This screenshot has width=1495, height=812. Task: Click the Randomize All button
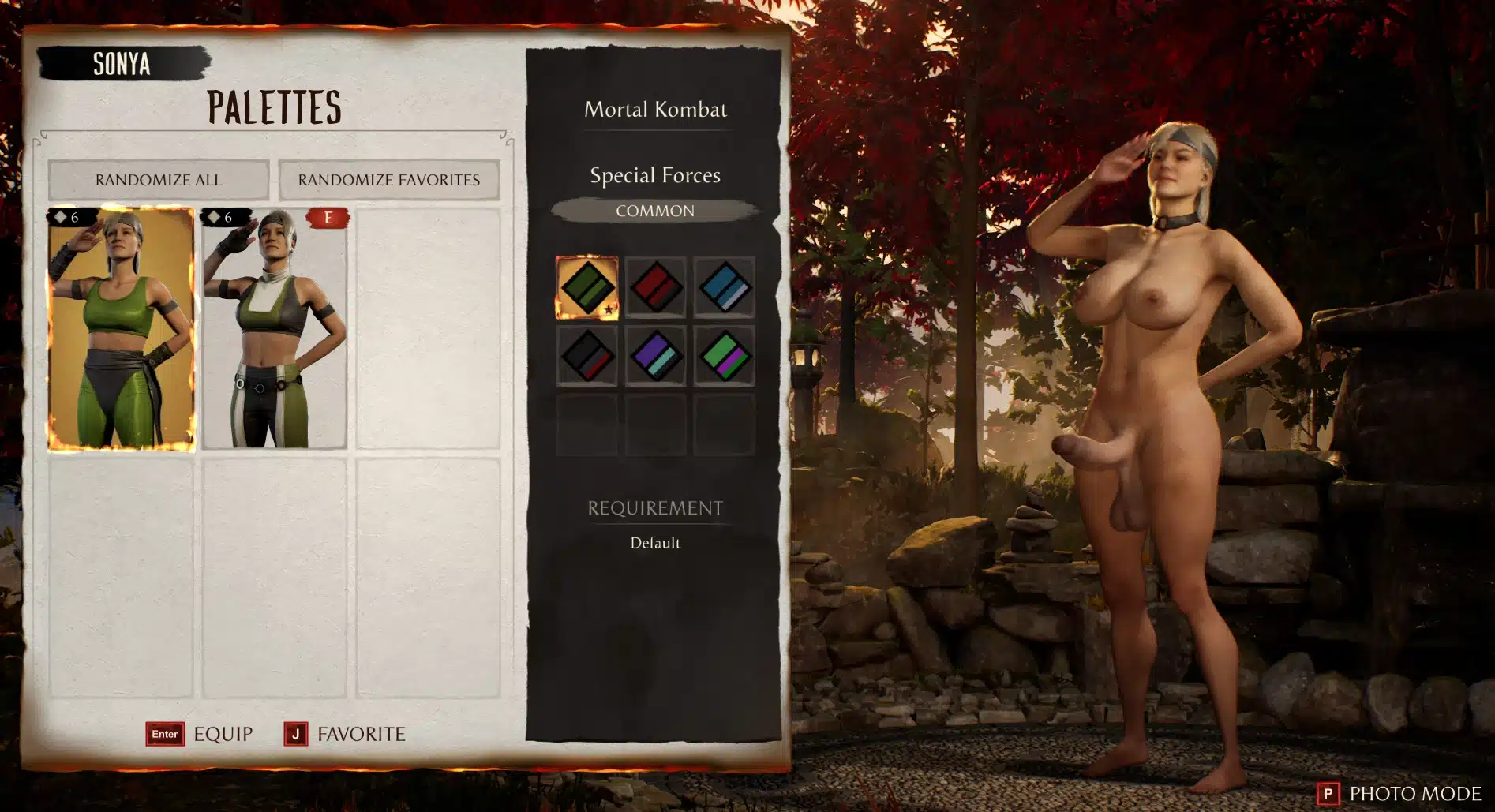[159, 180]
